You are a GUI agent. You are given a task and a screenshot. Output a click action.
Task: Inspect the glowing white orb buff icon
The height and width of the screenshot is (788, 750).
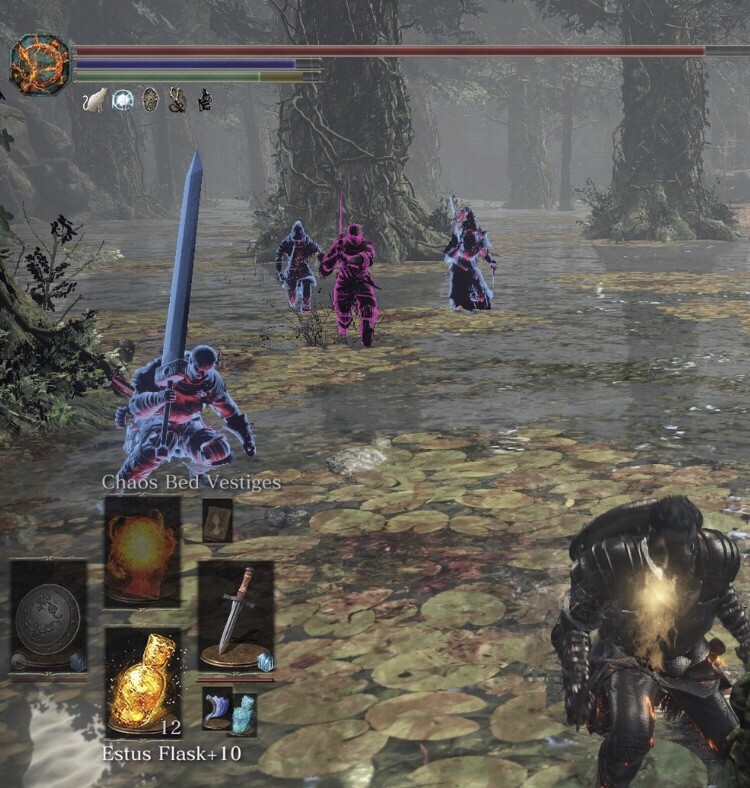(x=123, y=99)
